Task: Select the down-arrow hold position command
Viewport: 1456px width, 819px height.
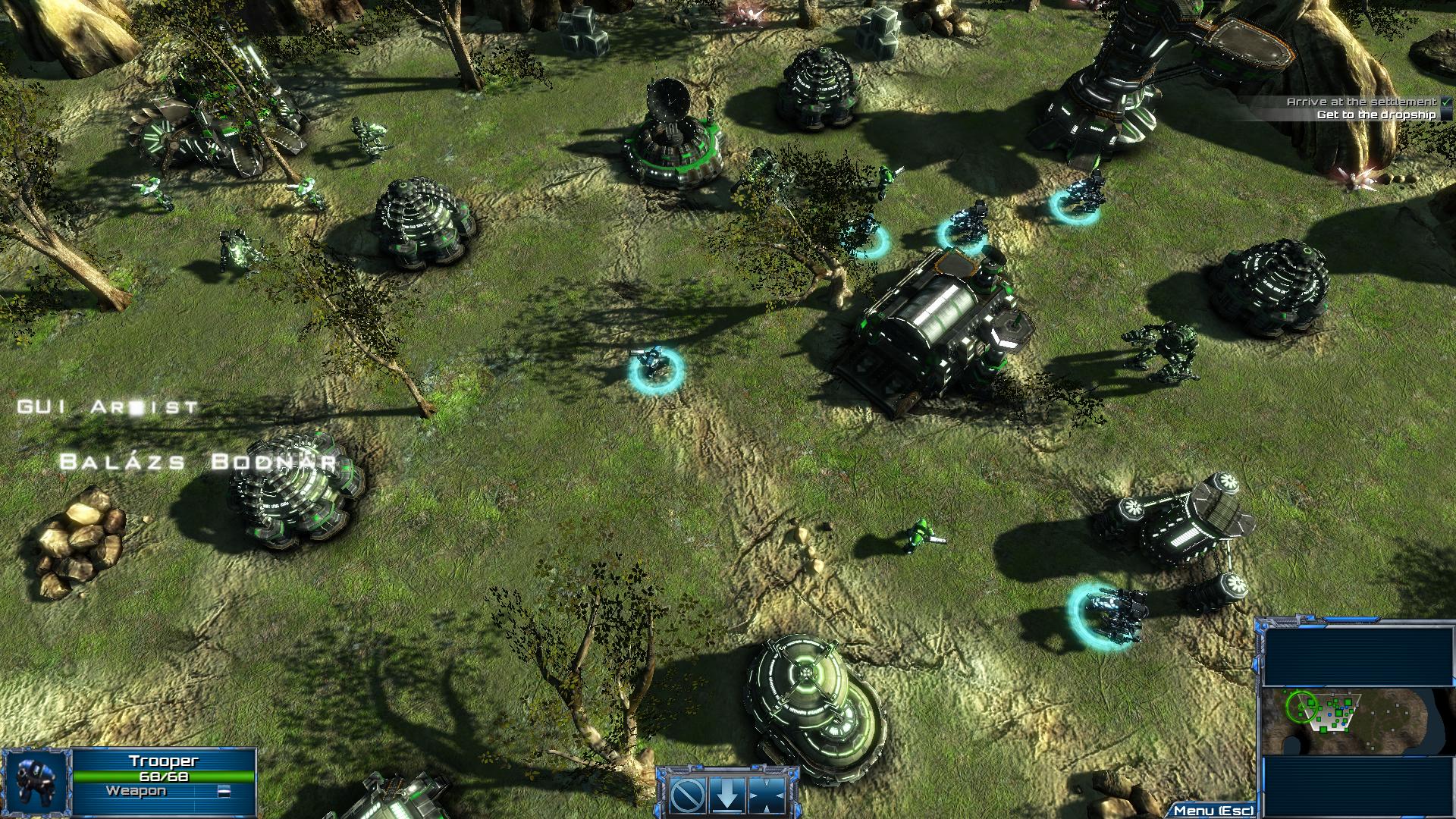Action: 727,795
